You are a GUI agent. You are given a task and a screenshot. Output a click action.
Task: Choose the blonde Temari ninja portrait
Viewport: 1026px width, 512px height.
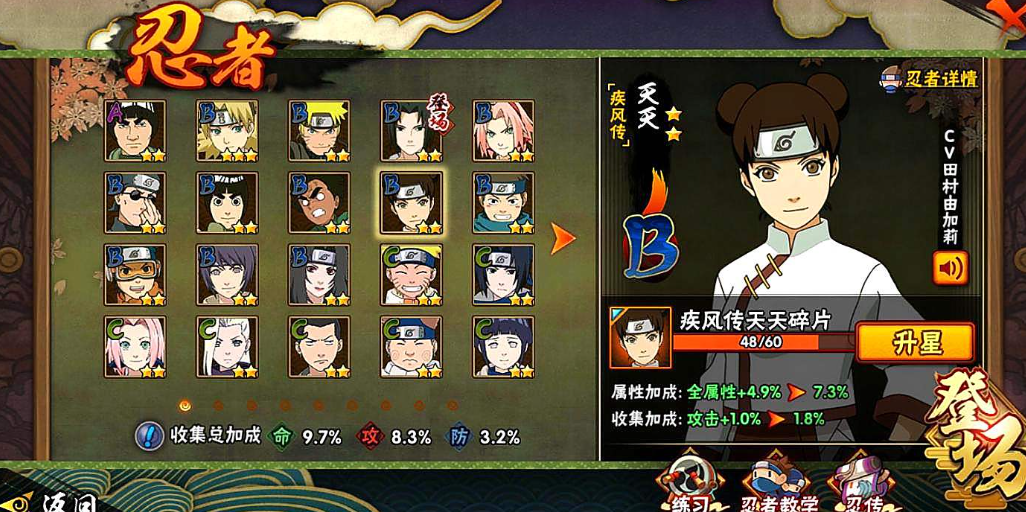coord(227,131)
